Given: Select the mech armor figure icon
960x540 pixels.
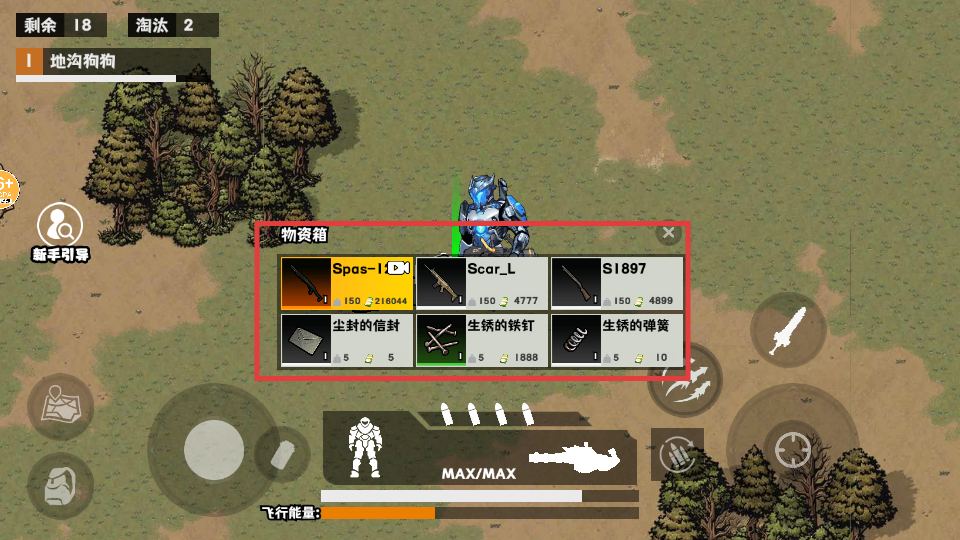Looking at the screenshot, I should tap(365, 446).
